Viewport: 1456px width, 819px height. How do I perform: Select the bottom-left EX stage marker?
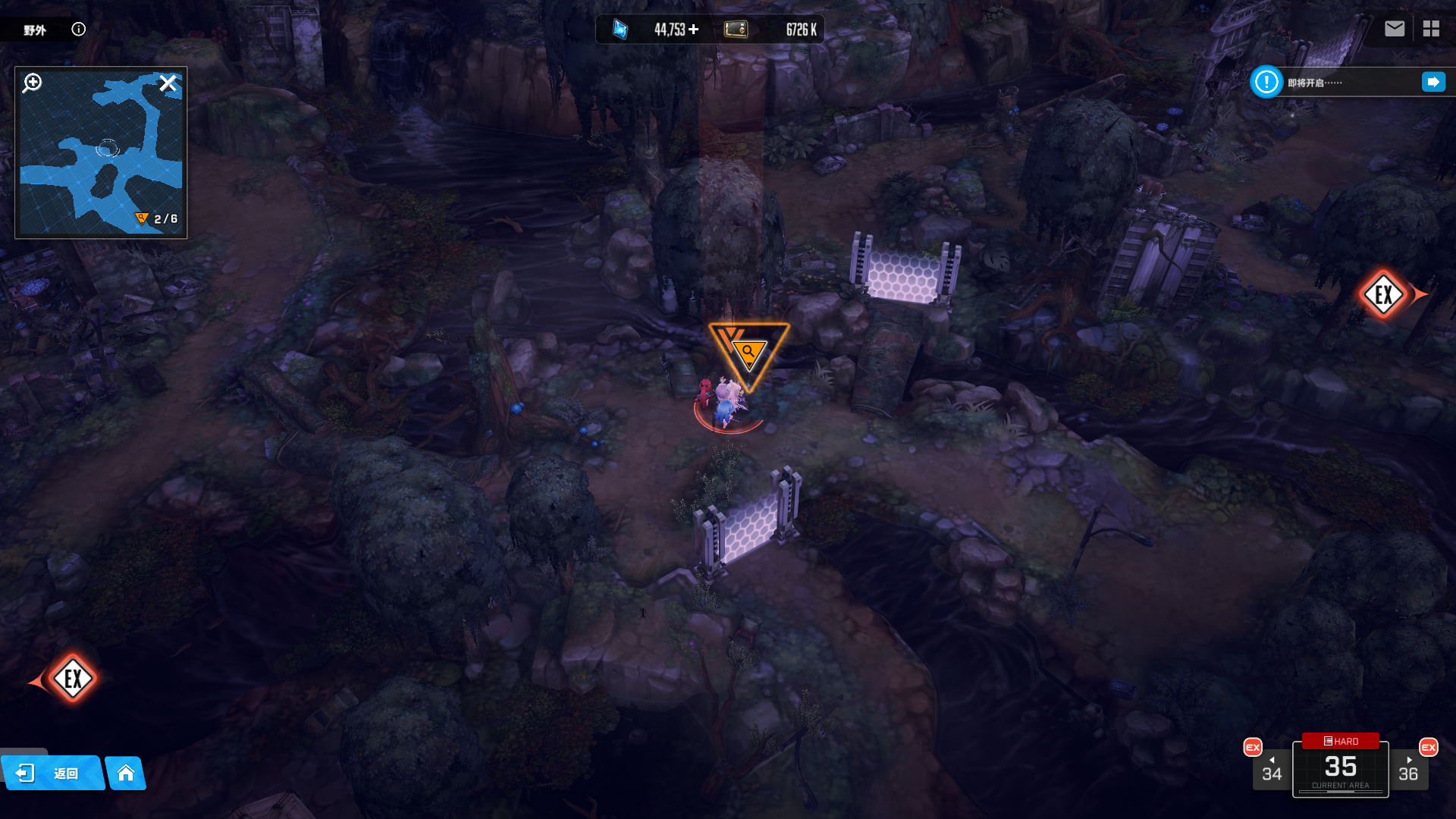point(73,678)
